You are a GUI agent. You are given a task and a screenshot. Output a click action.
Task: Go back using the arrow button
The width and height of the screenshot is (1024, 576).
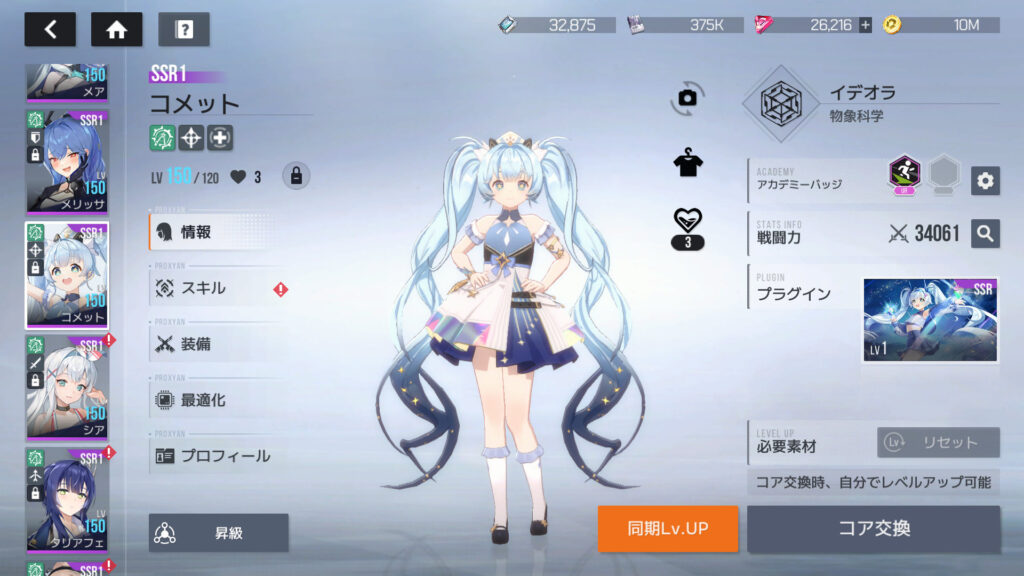pyautogui.click(x=50, y=29)
